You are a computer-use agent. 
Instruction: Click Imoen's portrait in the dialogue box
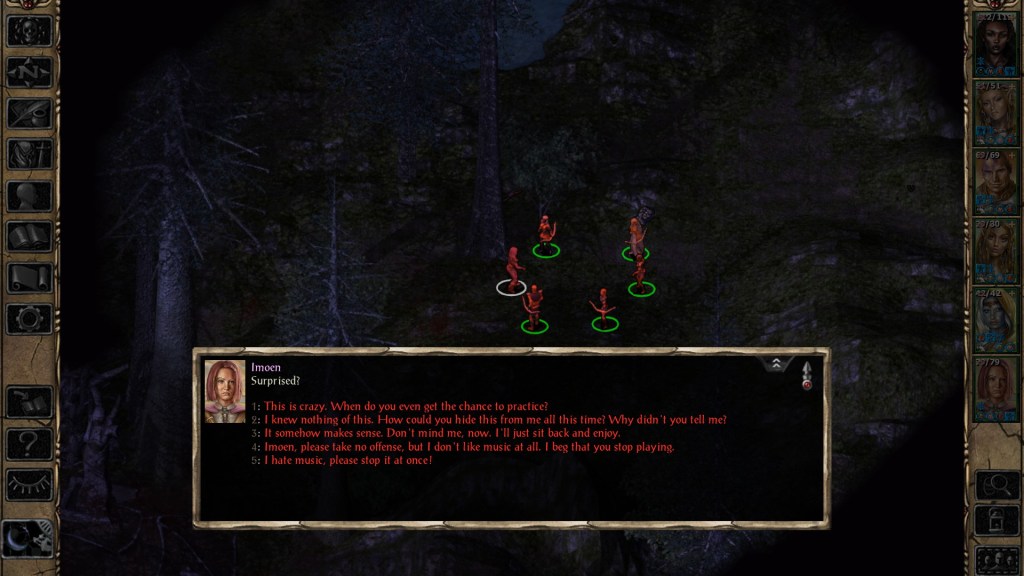pos(225,391)
